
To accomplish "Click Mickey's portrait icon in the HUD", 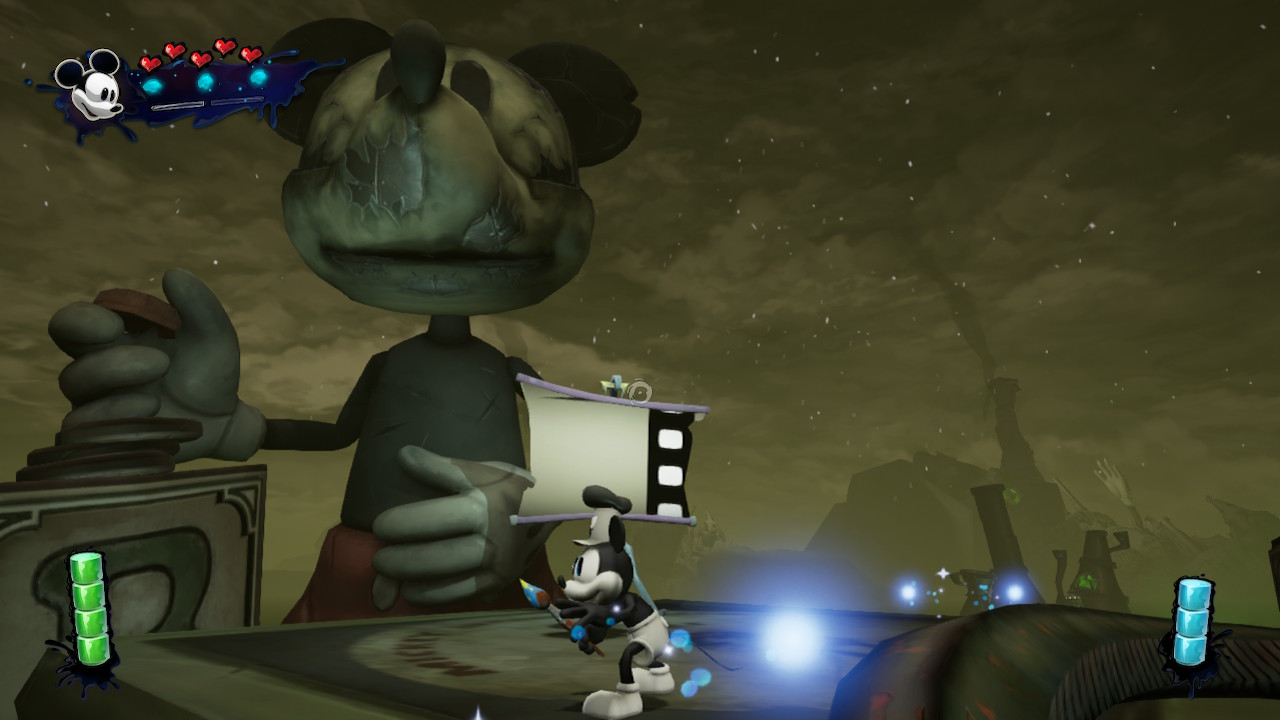I will [91, 86].
